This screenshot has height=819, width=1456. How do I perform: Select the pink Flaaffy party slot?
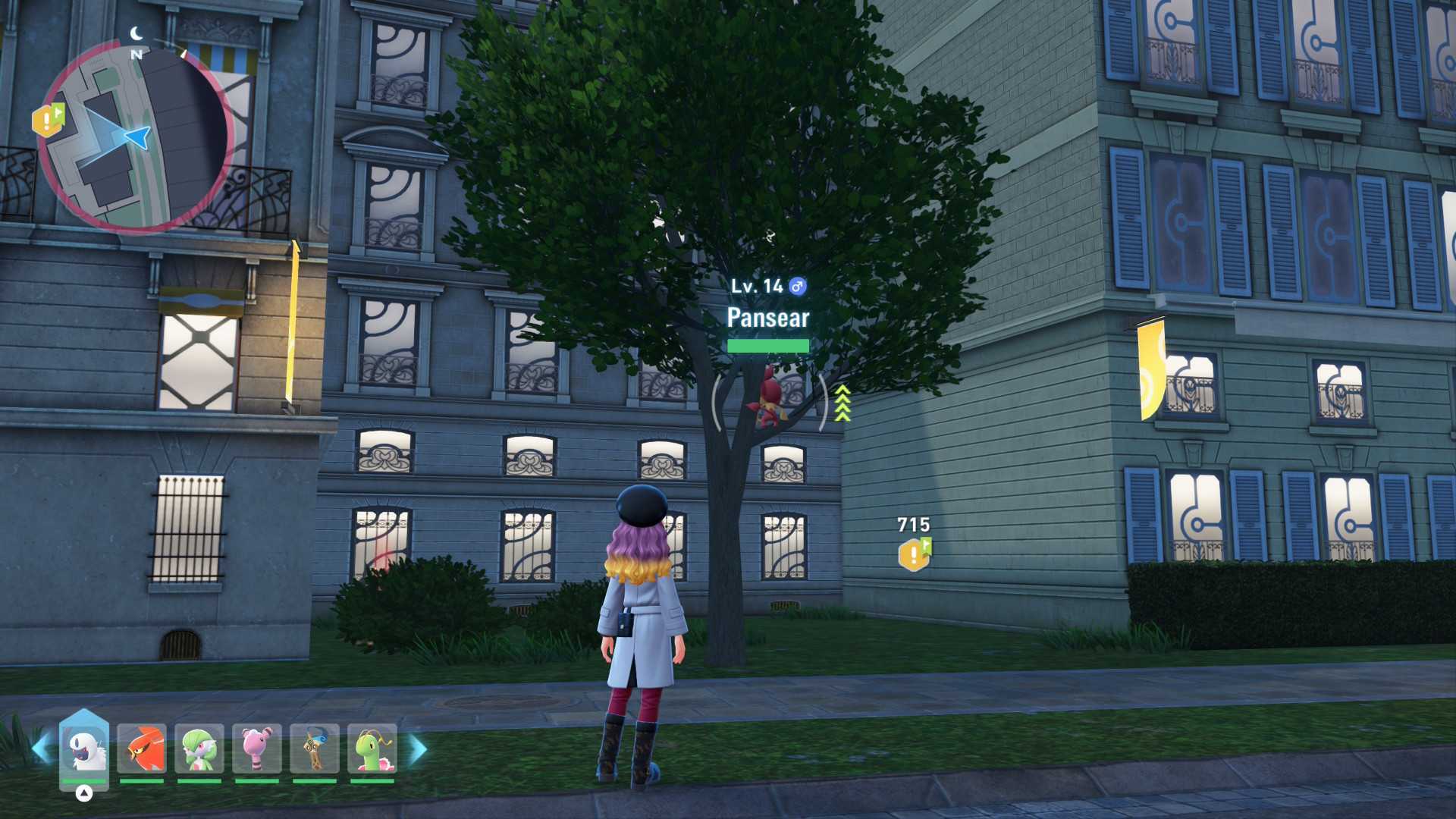click(257, 748)
